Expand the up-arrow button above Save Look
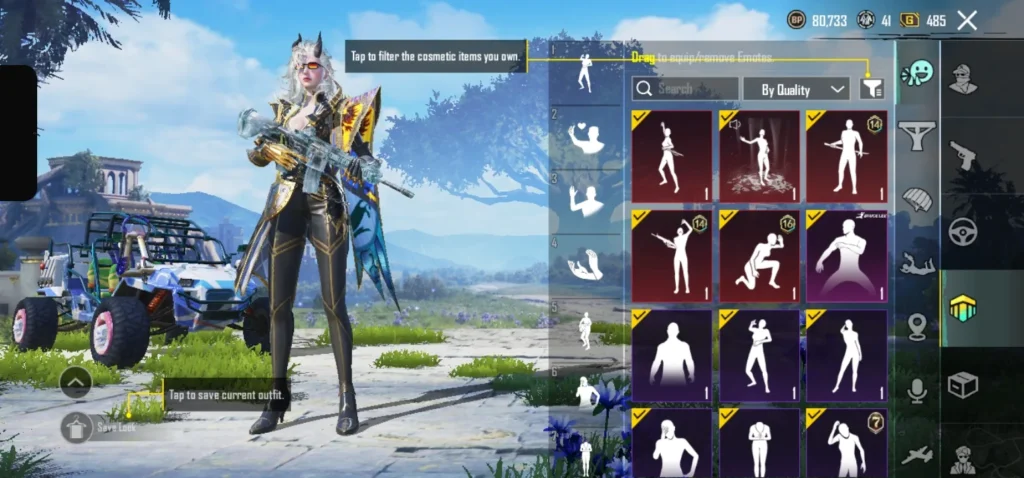This screenshot has height=478, width=1024. pos(76,381)
